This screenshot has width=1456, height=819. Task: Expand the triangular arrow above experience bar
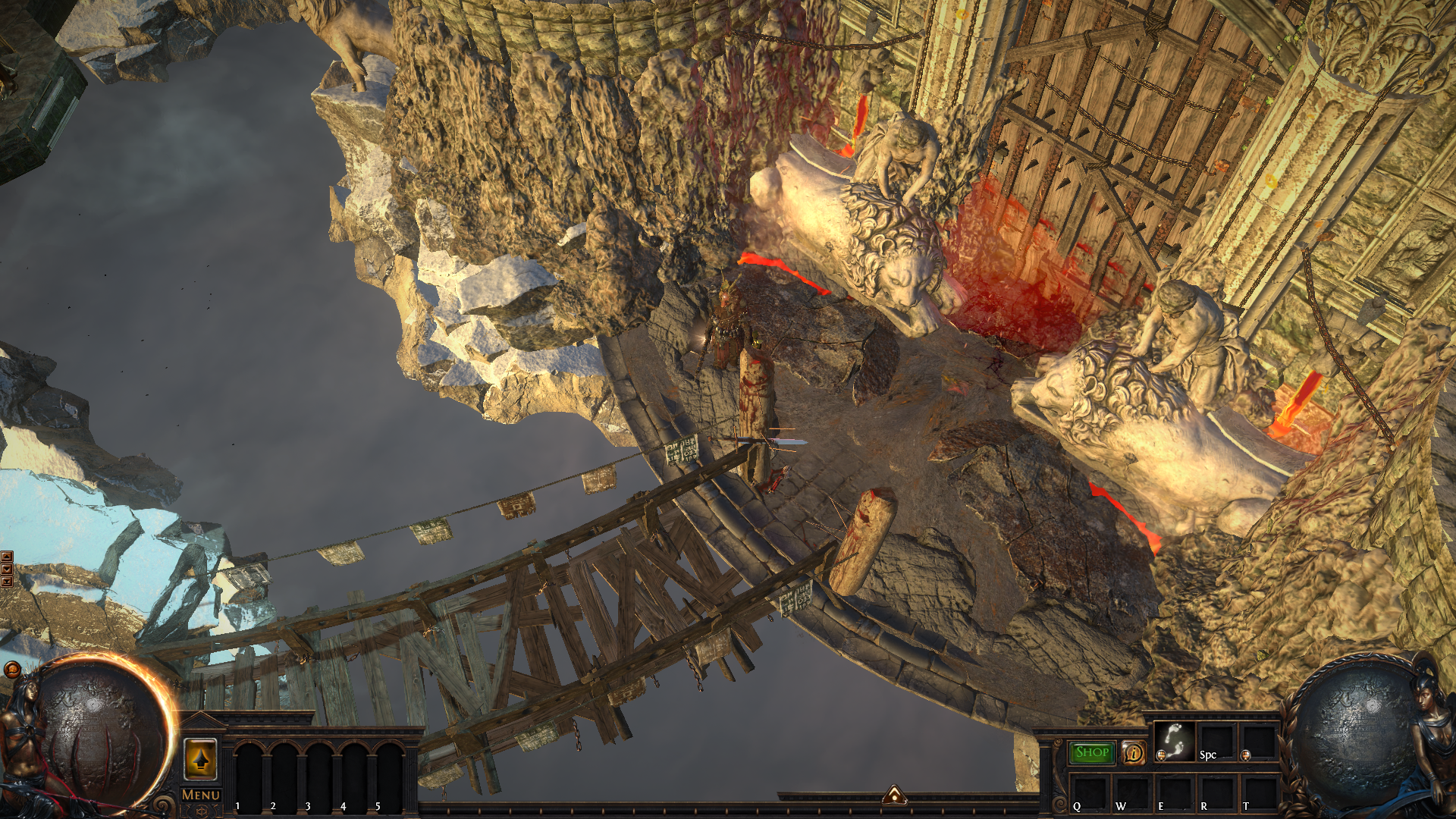pos(895,795)
